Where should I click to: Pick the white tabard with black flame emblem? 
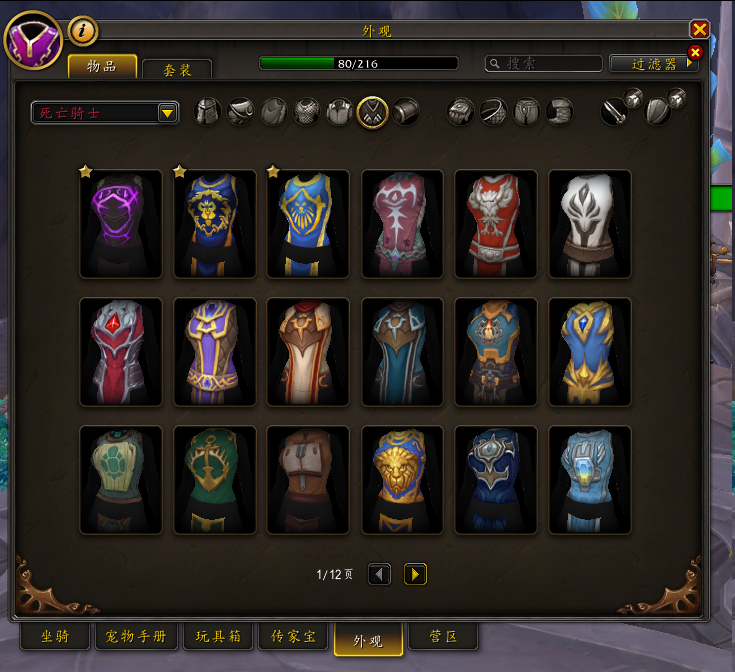point(590,224)
